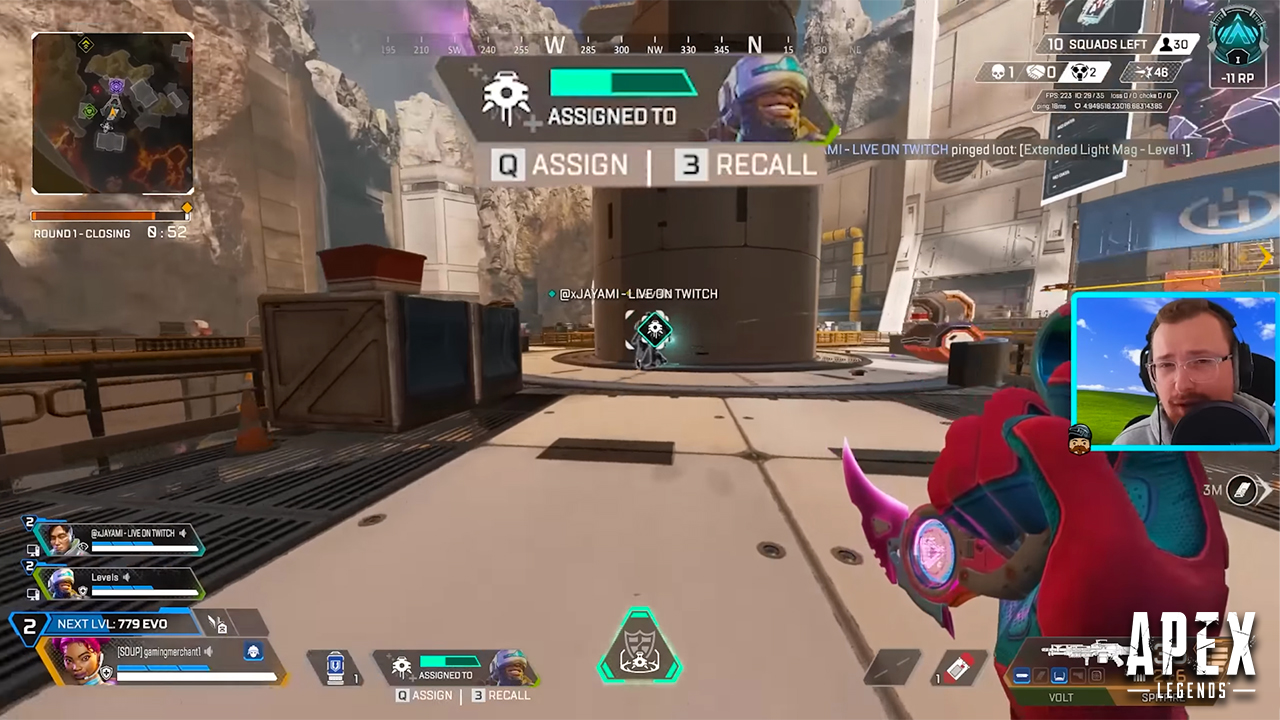Select xJAYAMI's teammate status card

click(x=120, y=539)
